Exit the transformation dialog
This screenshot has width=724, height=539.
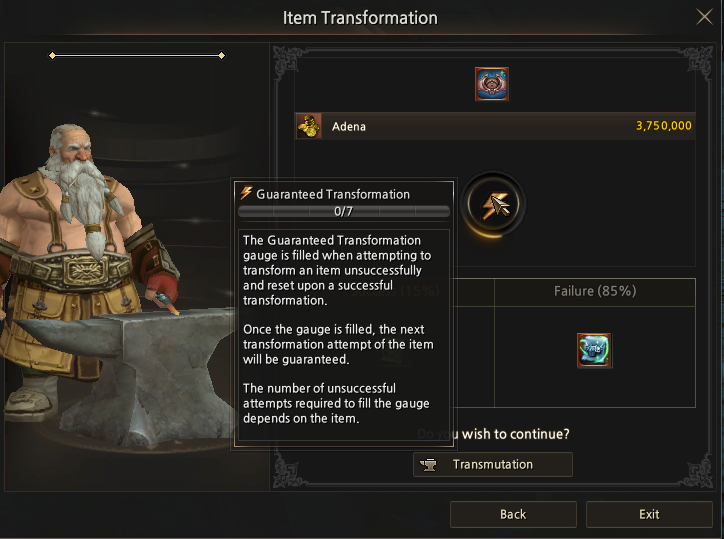pos(649,514)
